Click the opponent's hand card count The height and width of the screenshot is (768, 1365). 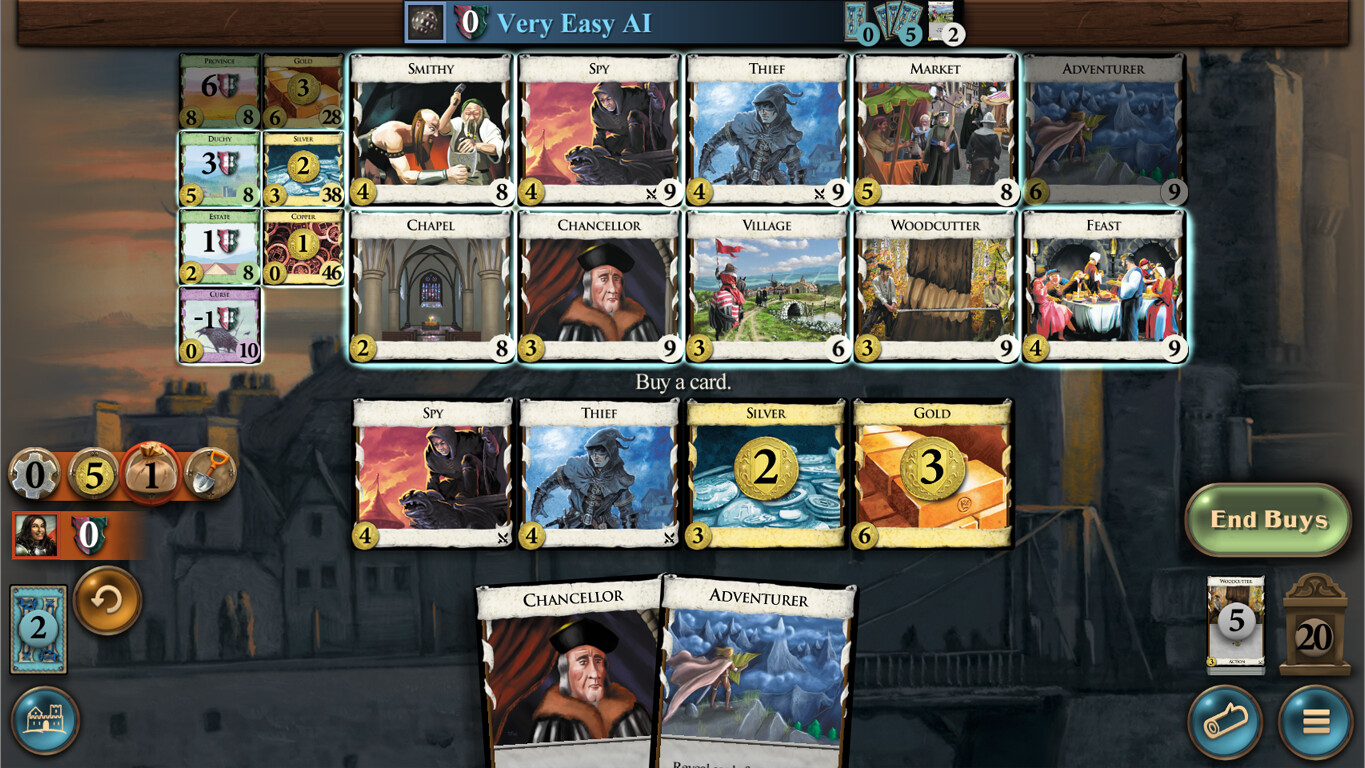(903, 23)
